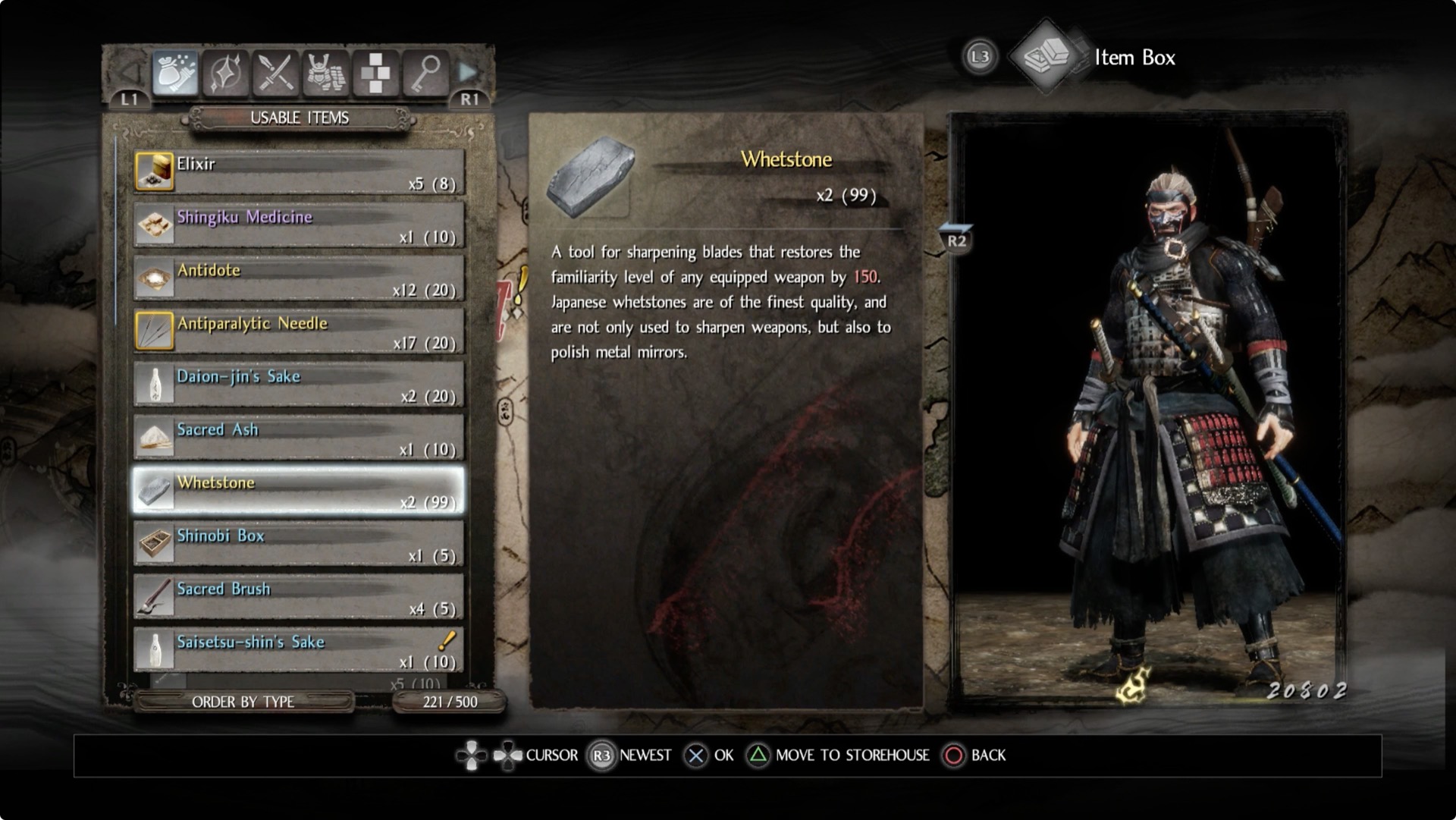Click the Elixir item slot icon
This screenshot has height=820, width=1456.
click(x=155, y=171)
